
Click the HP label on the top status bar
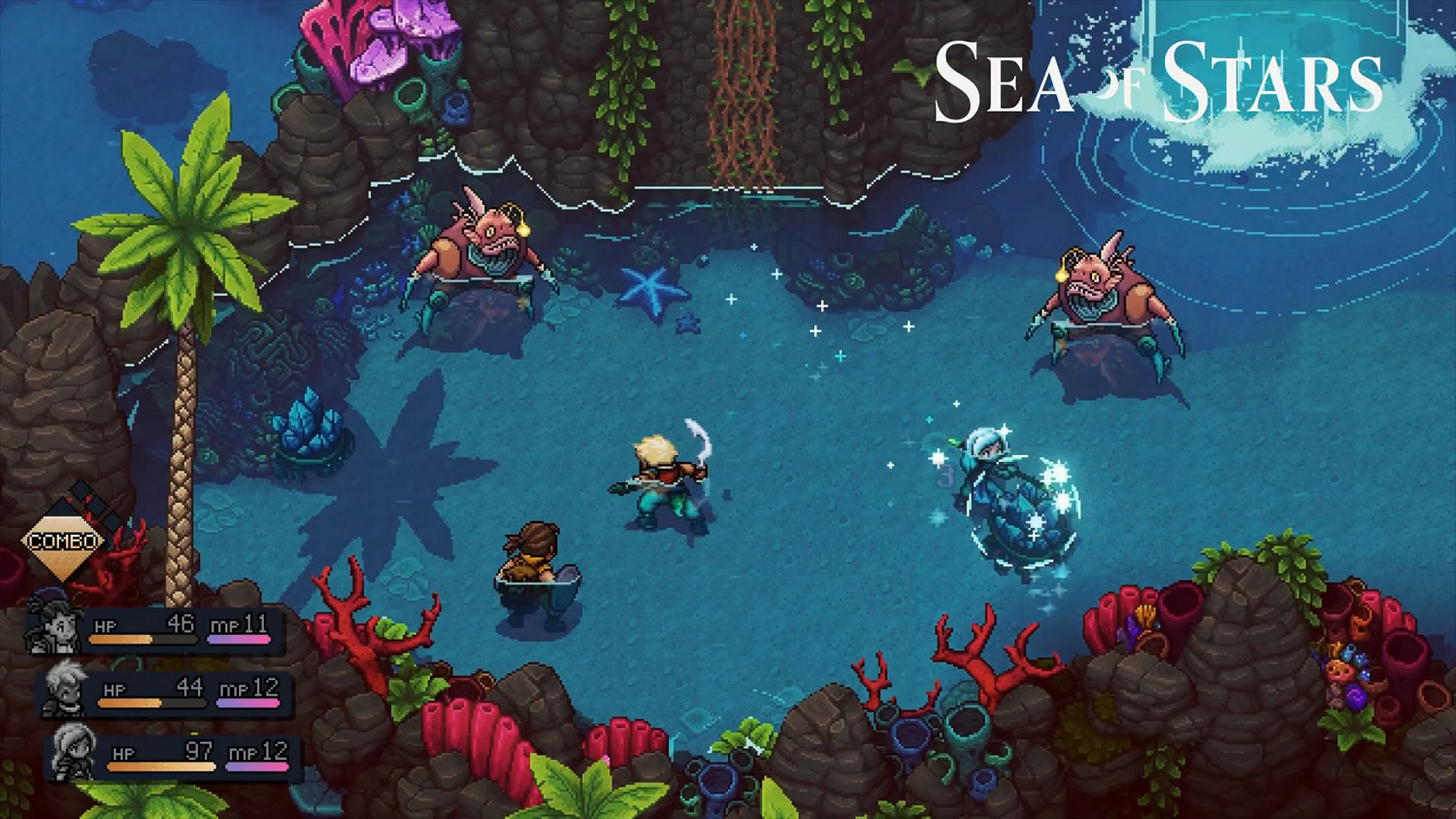click(106, 627)
